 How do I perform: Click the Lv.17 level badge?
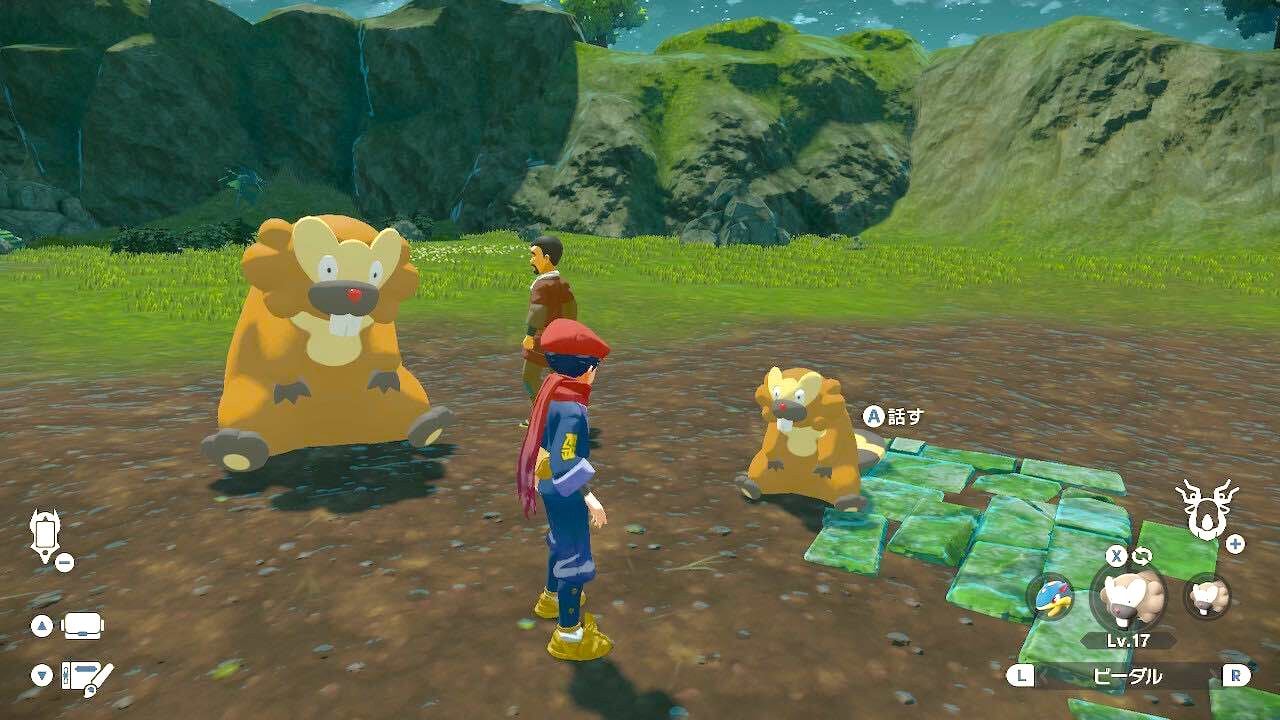click(x=1128, y=639)
